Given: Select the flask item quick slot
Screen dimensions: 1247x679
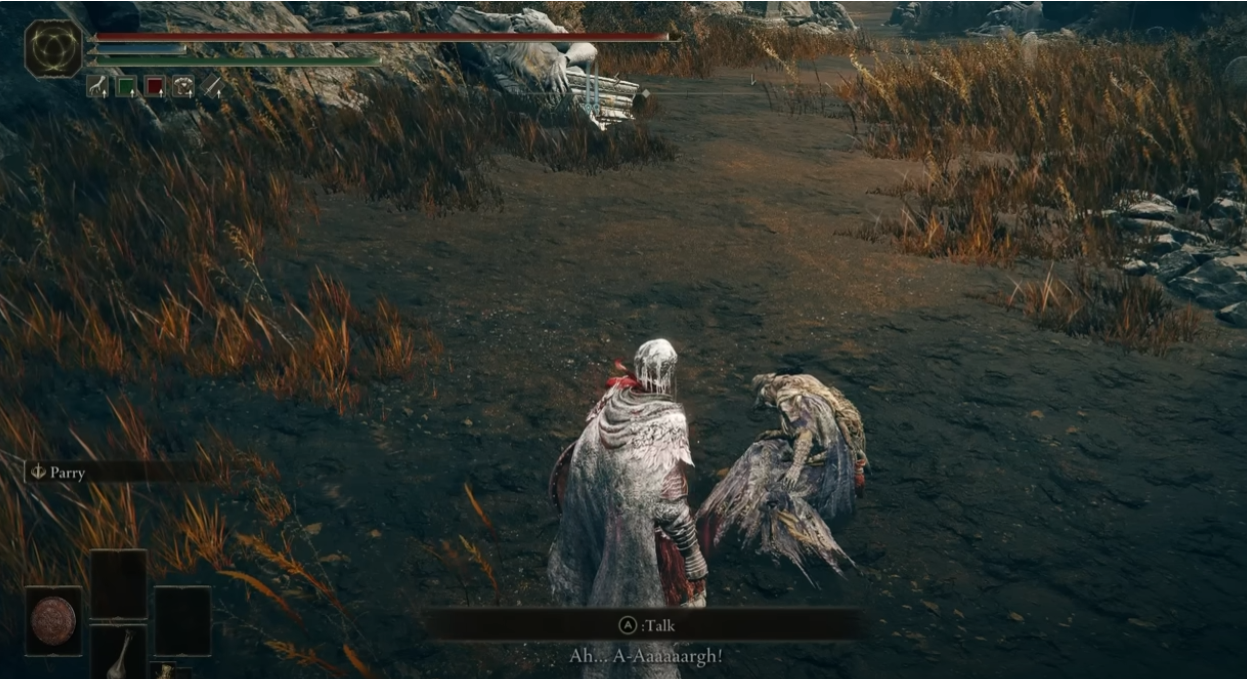Looking at the screenshot, I should click(x=119, y=652).
